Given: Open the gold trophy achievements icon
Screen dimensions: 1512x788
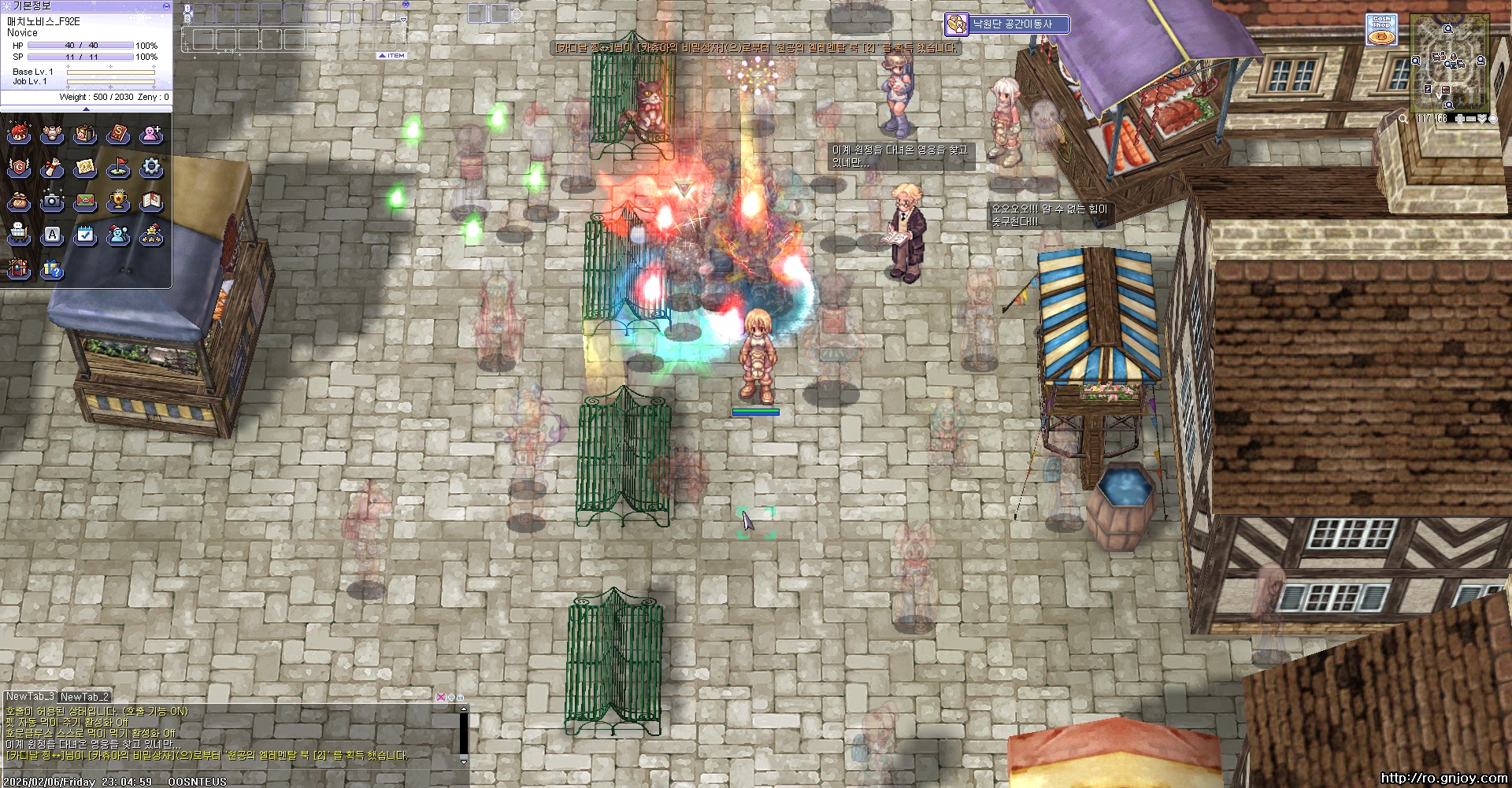Looking at the screenshot, I should (x=118, y=201).
